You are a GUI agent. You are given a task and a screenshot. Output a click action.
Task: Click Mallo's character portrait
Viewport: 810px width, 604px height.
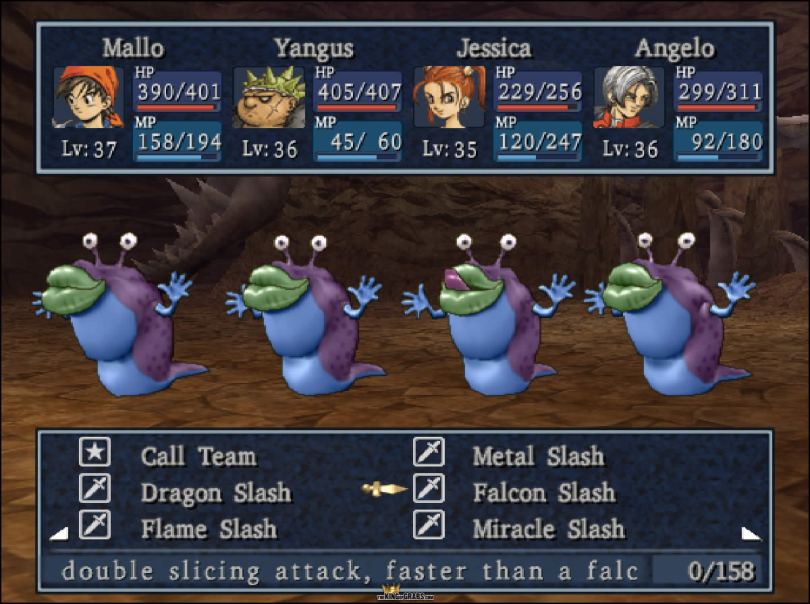[89, 97]
